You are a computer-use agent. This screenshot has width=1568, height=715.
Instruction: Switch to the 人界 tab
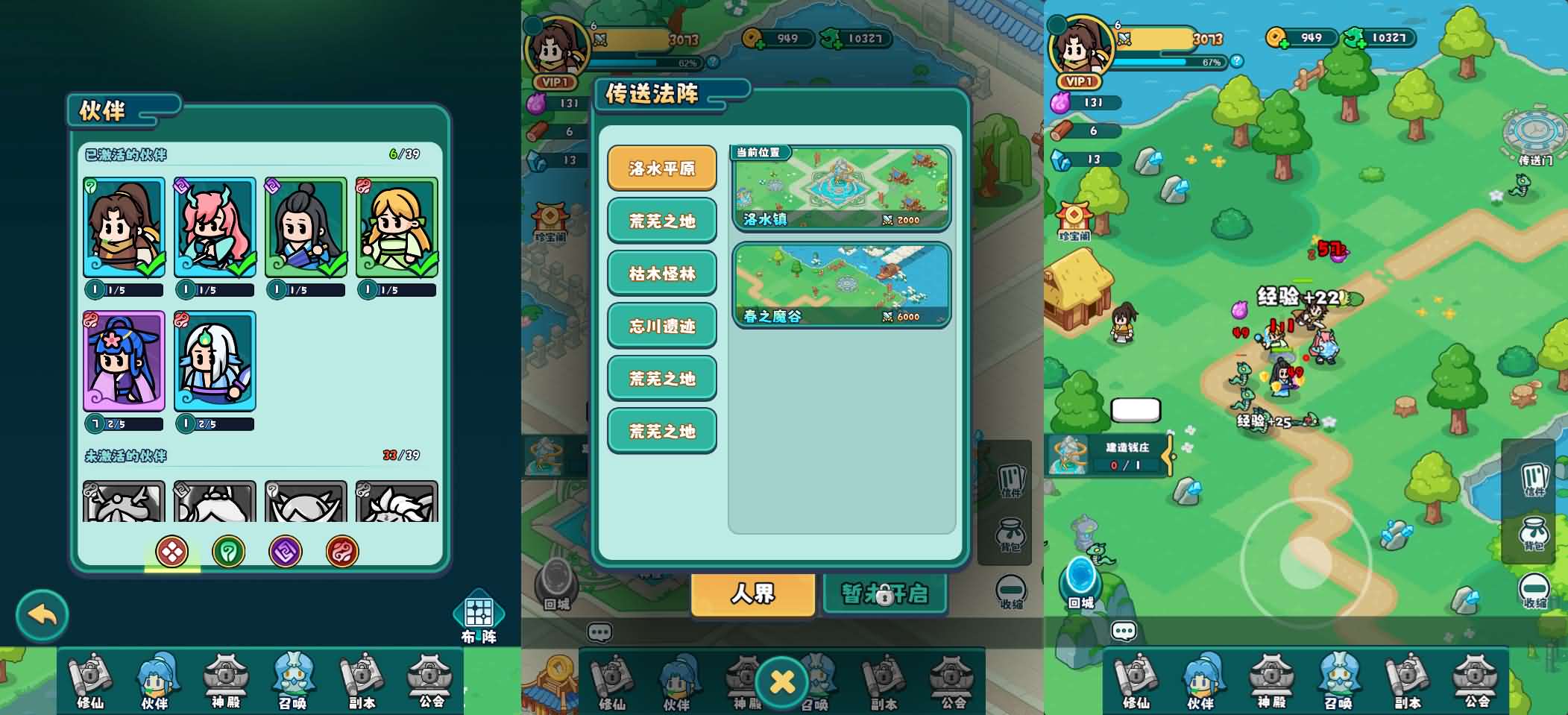[752, 593]
